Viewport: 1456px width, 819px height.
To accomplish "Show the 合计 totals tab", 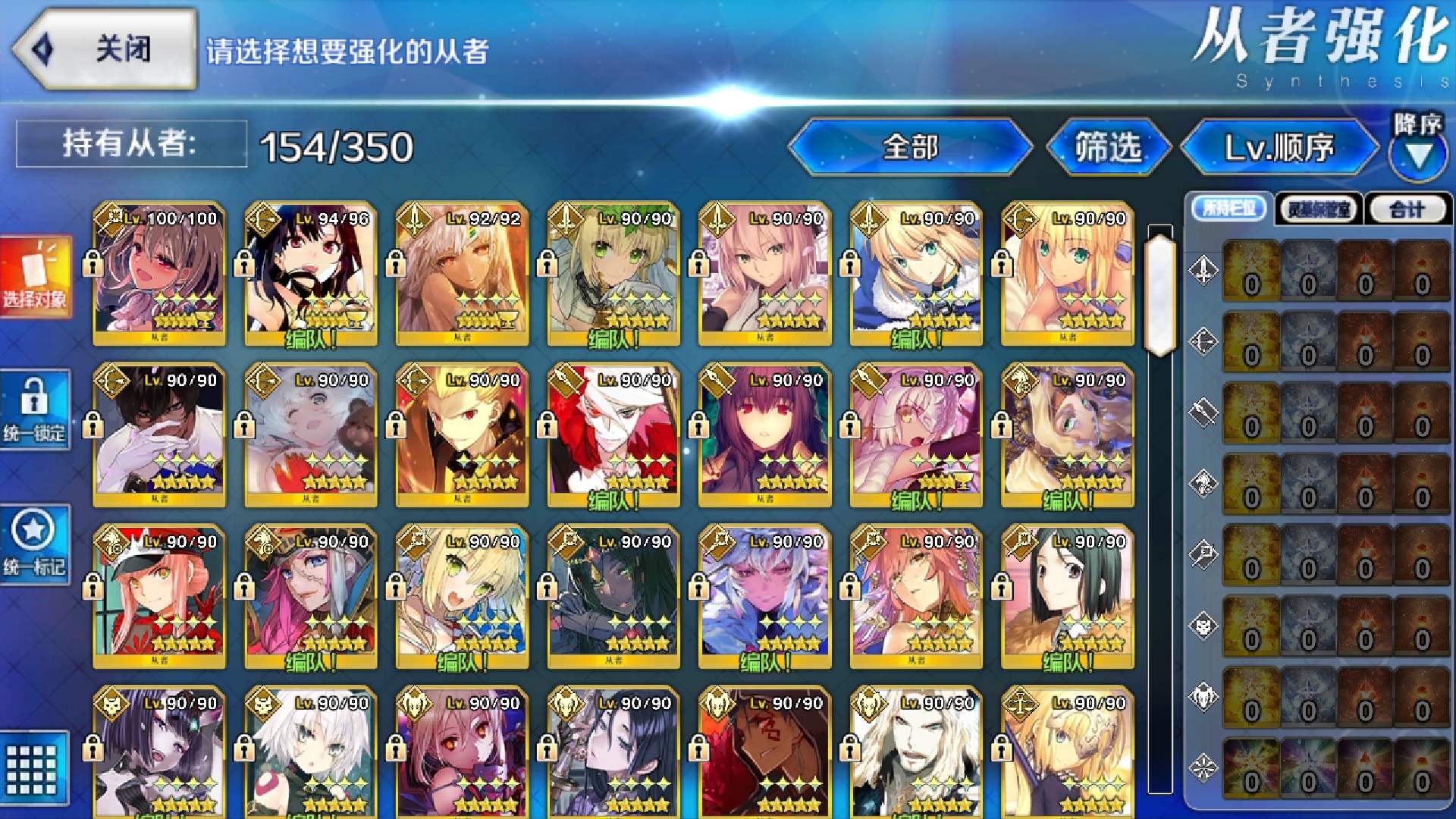I will pos(1407,209).
